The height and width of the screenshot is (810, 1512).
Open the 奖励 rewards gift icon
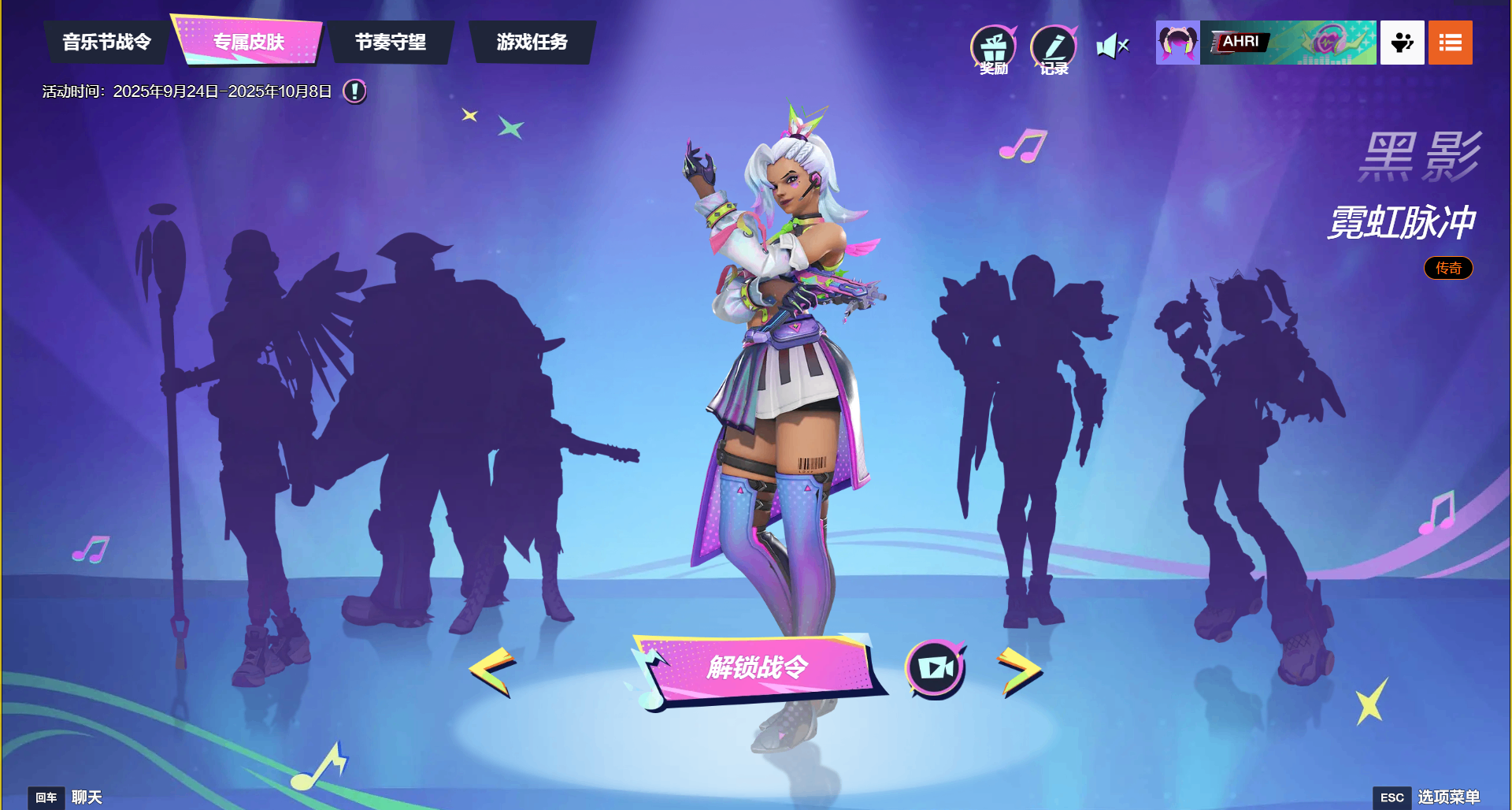pyautogui.click(x=993, y=47)
